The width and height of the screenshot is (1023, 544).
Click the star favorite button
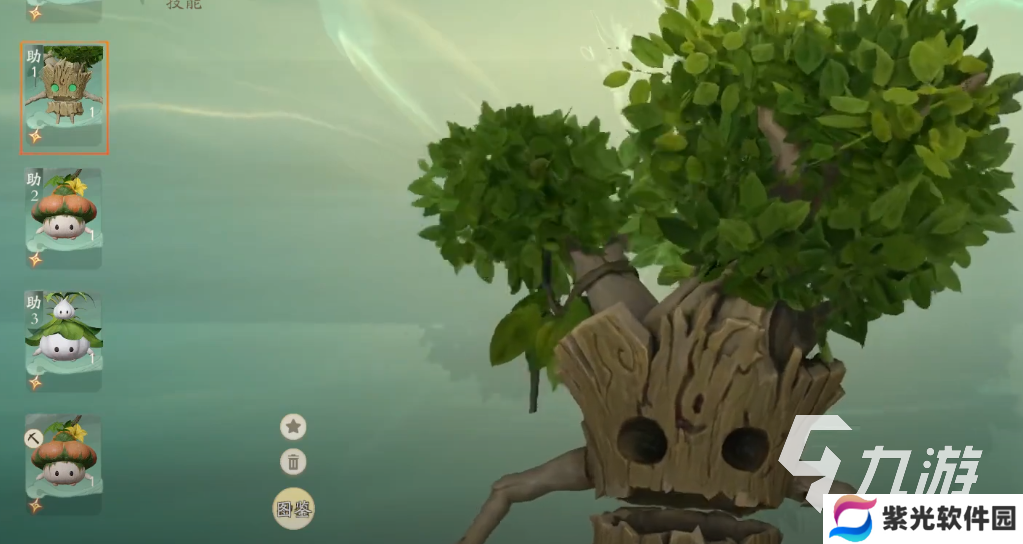tap(293, 427)
